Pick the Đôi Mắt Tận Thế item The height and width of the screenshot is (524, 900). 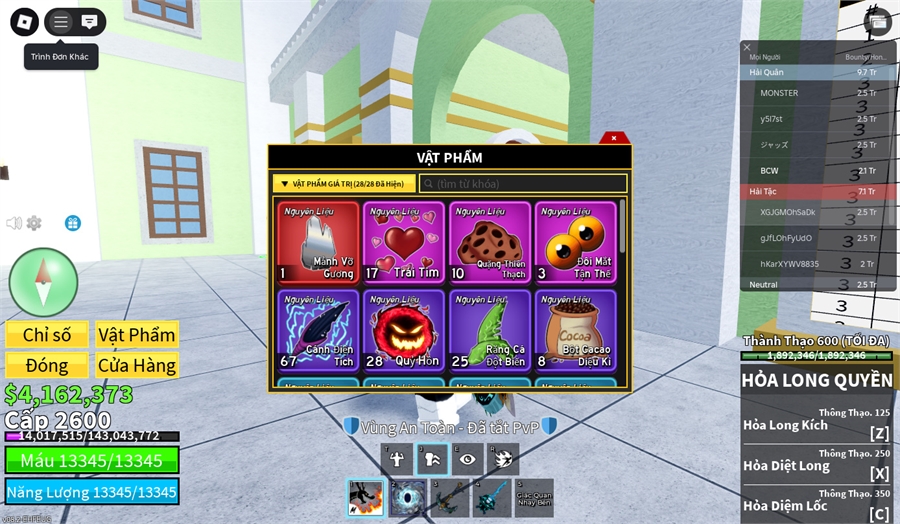tap(576, 243)
